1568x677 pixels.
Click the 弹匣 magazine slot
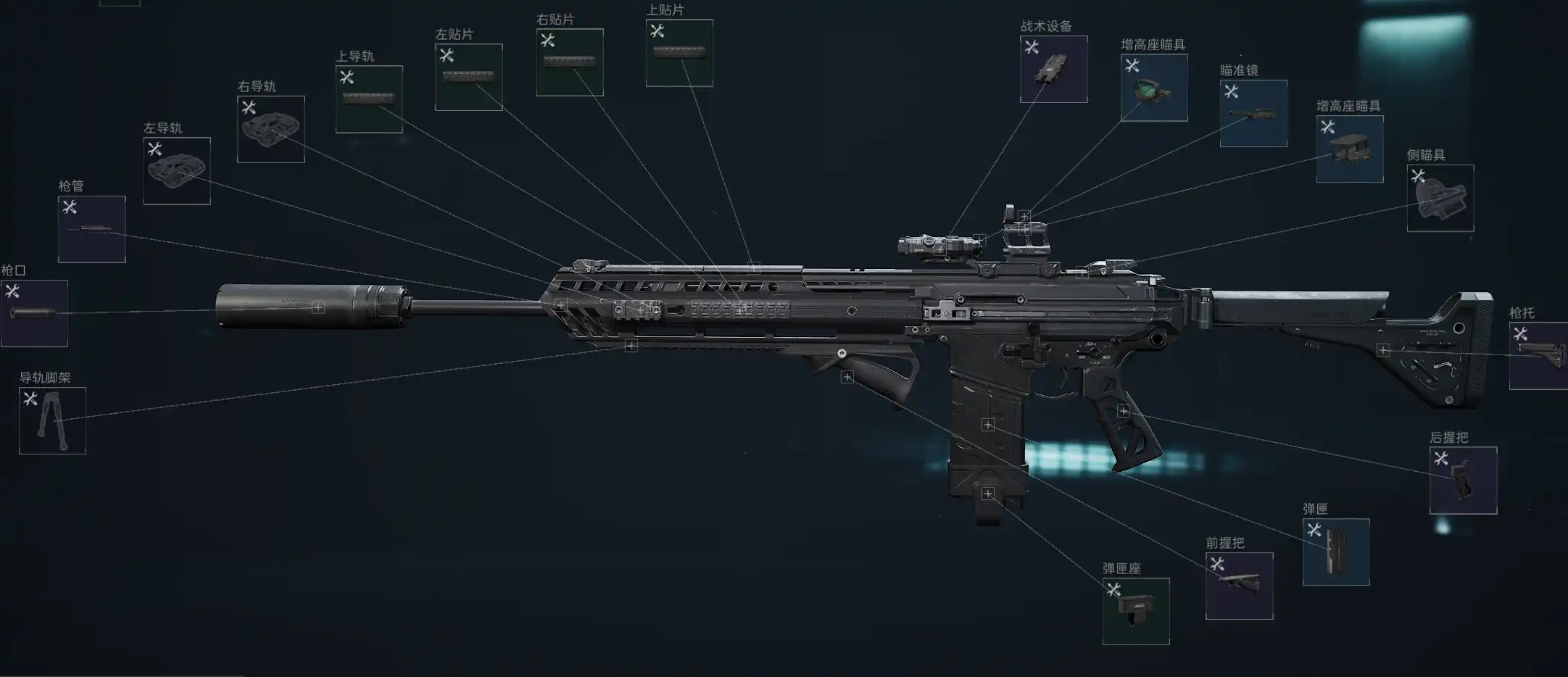pyautogui.click(x=1336, y=552)
